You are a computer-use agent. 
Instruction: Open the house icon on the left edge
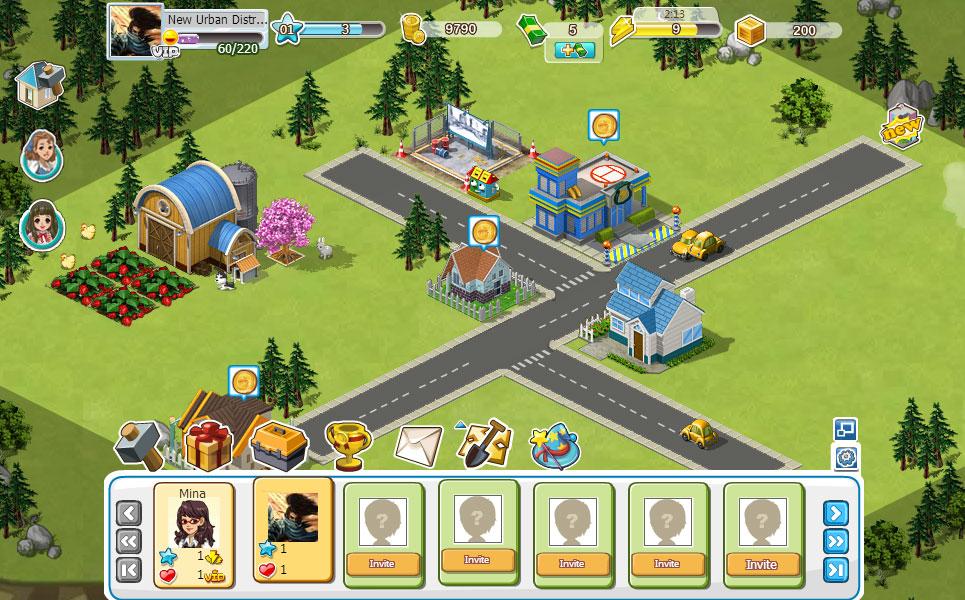(x=40, y=84)
